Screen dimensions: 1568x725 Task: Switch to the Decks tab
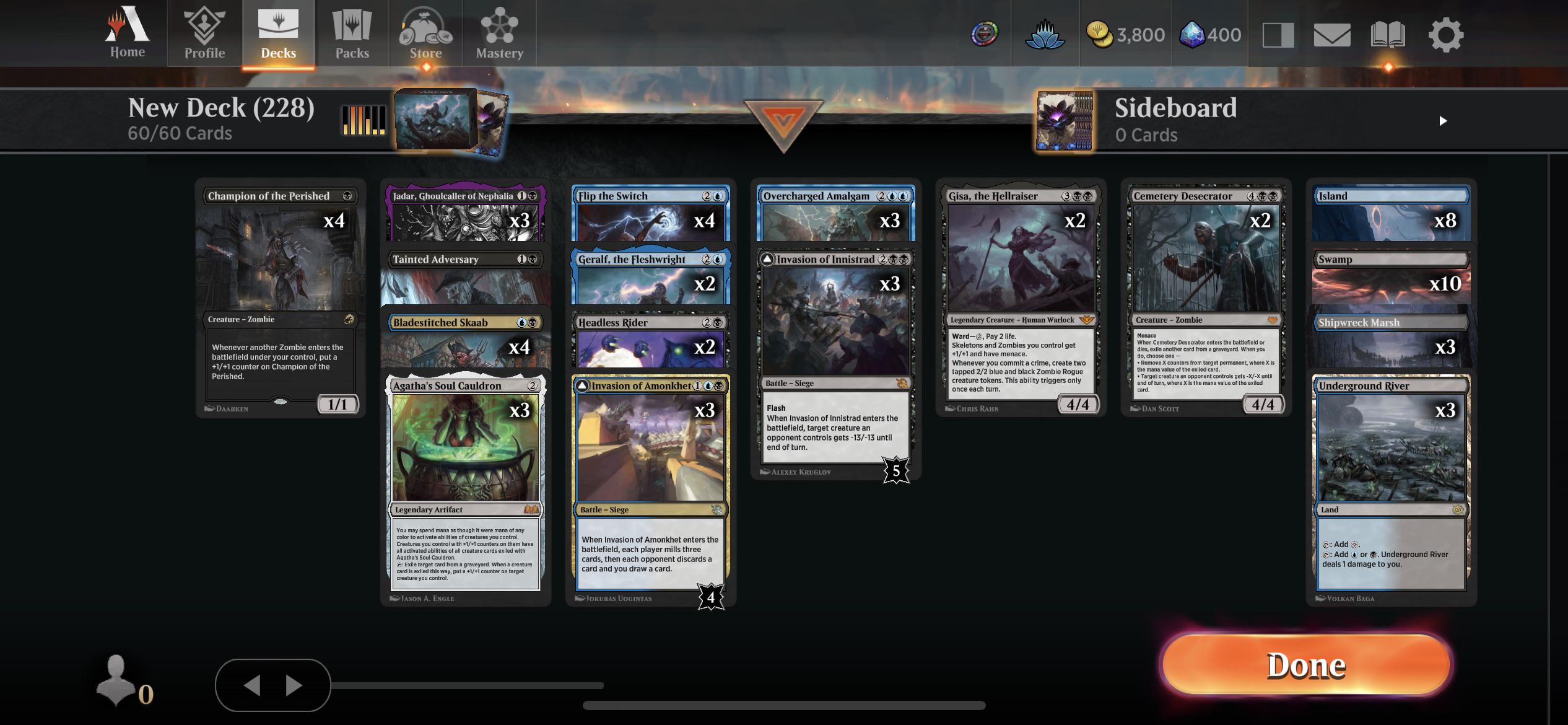278,34
